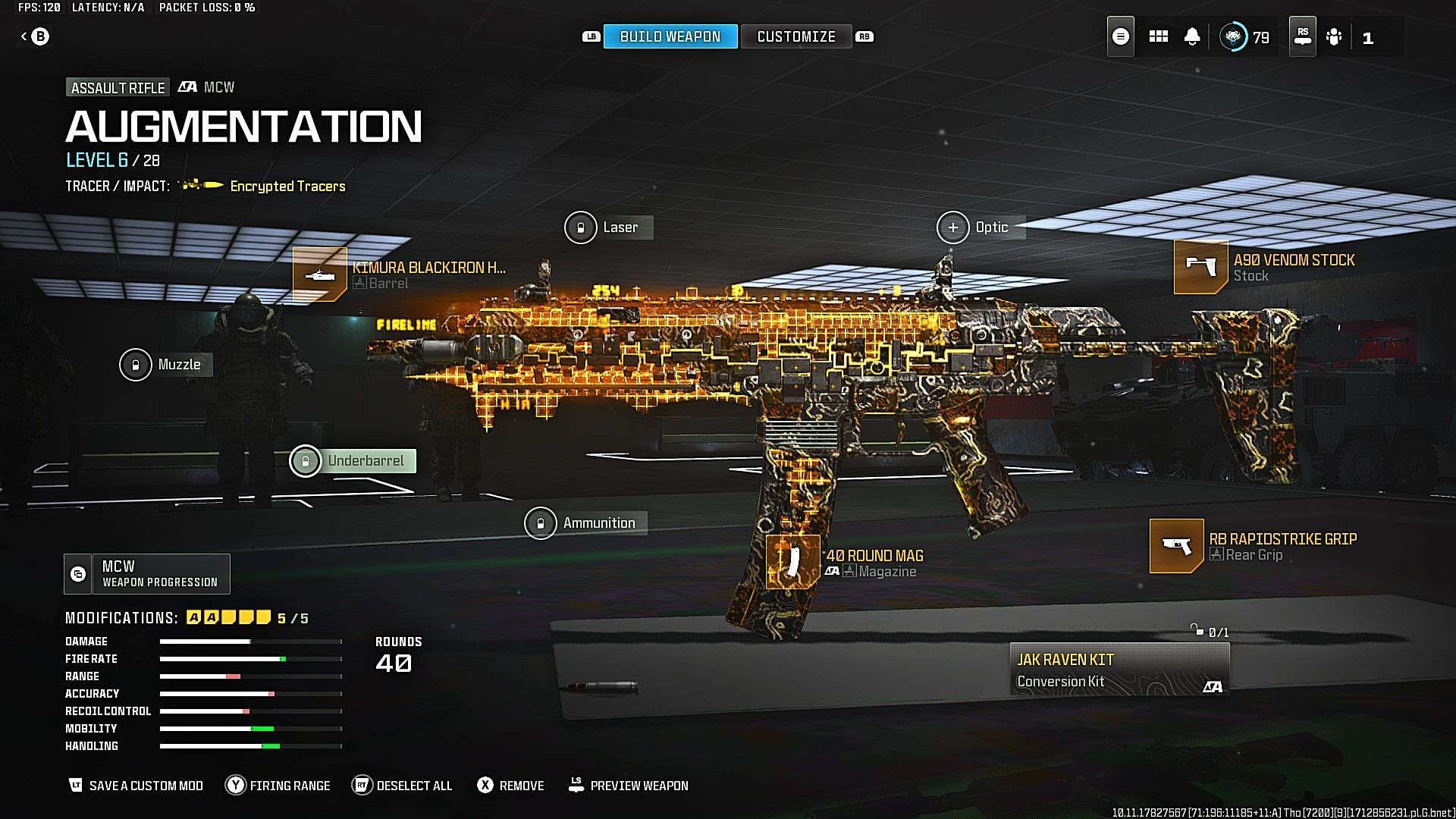Go back with the top-left arrow
The width and height of the screenshot is (1456, 819).
click(34, 36)
